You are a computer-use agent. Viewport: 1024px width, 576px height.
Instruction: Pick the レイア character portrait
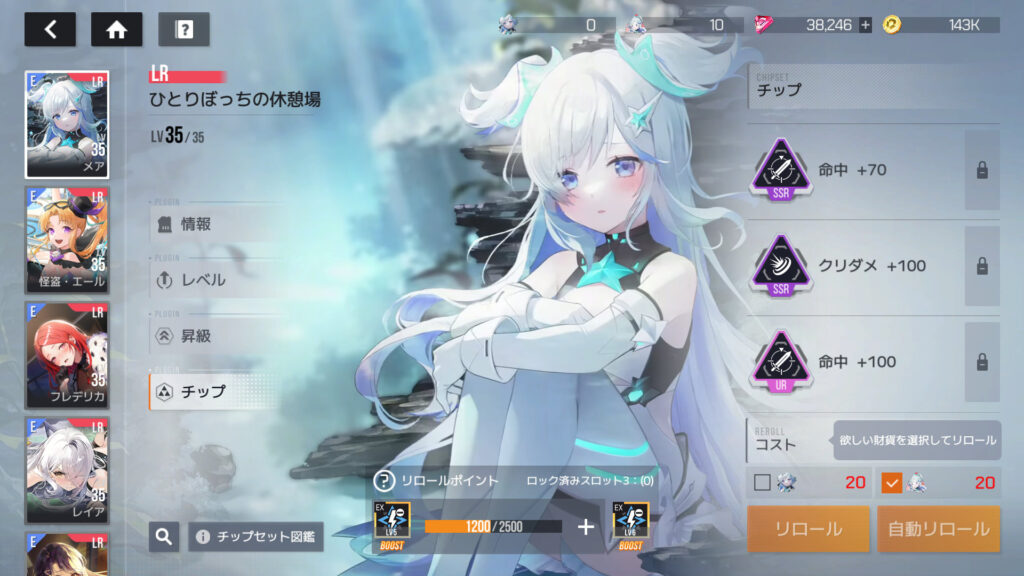[x=67, y=471]
